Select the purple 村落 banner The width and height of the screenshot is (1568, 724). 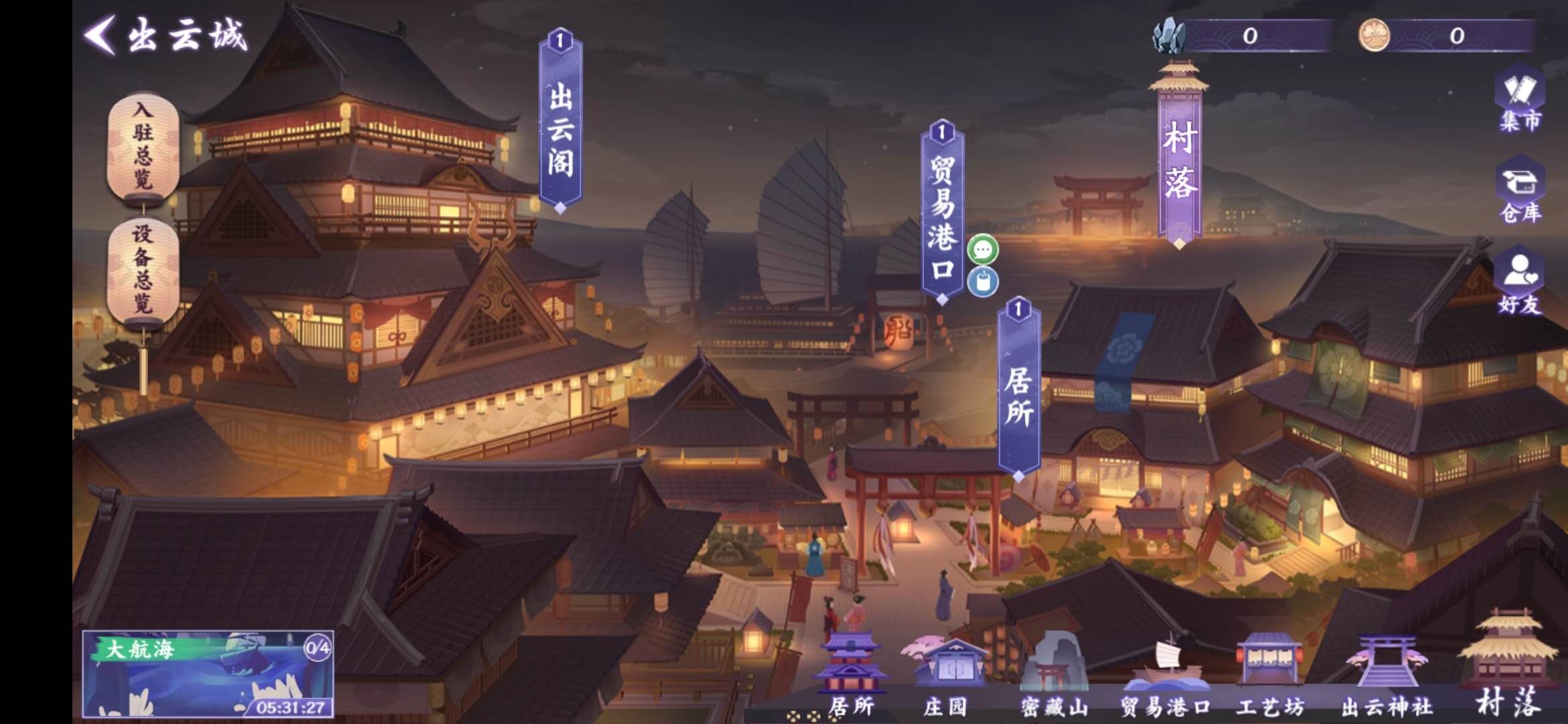pos(1179,158)
